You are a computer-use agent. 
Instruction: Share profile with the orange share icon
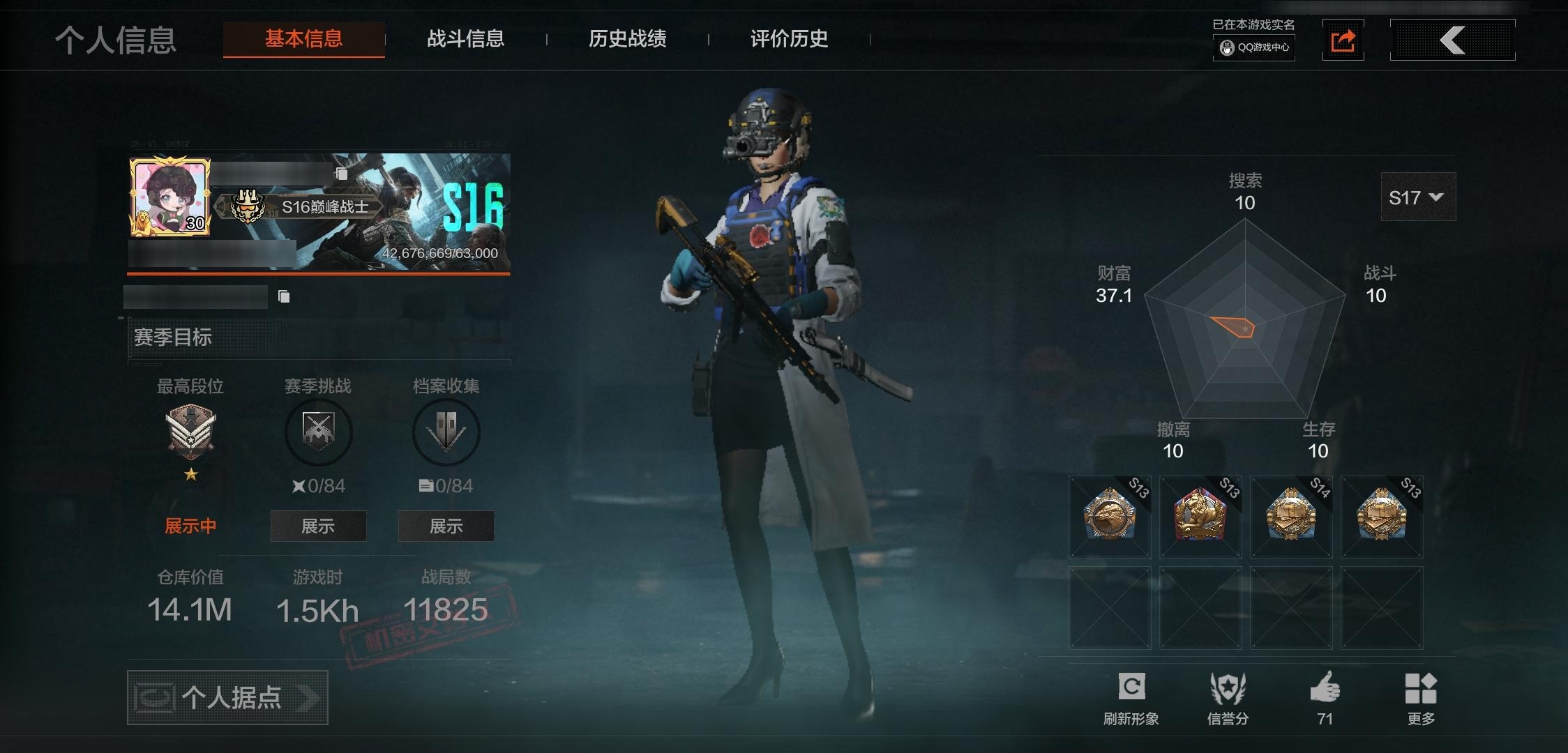[1343, 40]
